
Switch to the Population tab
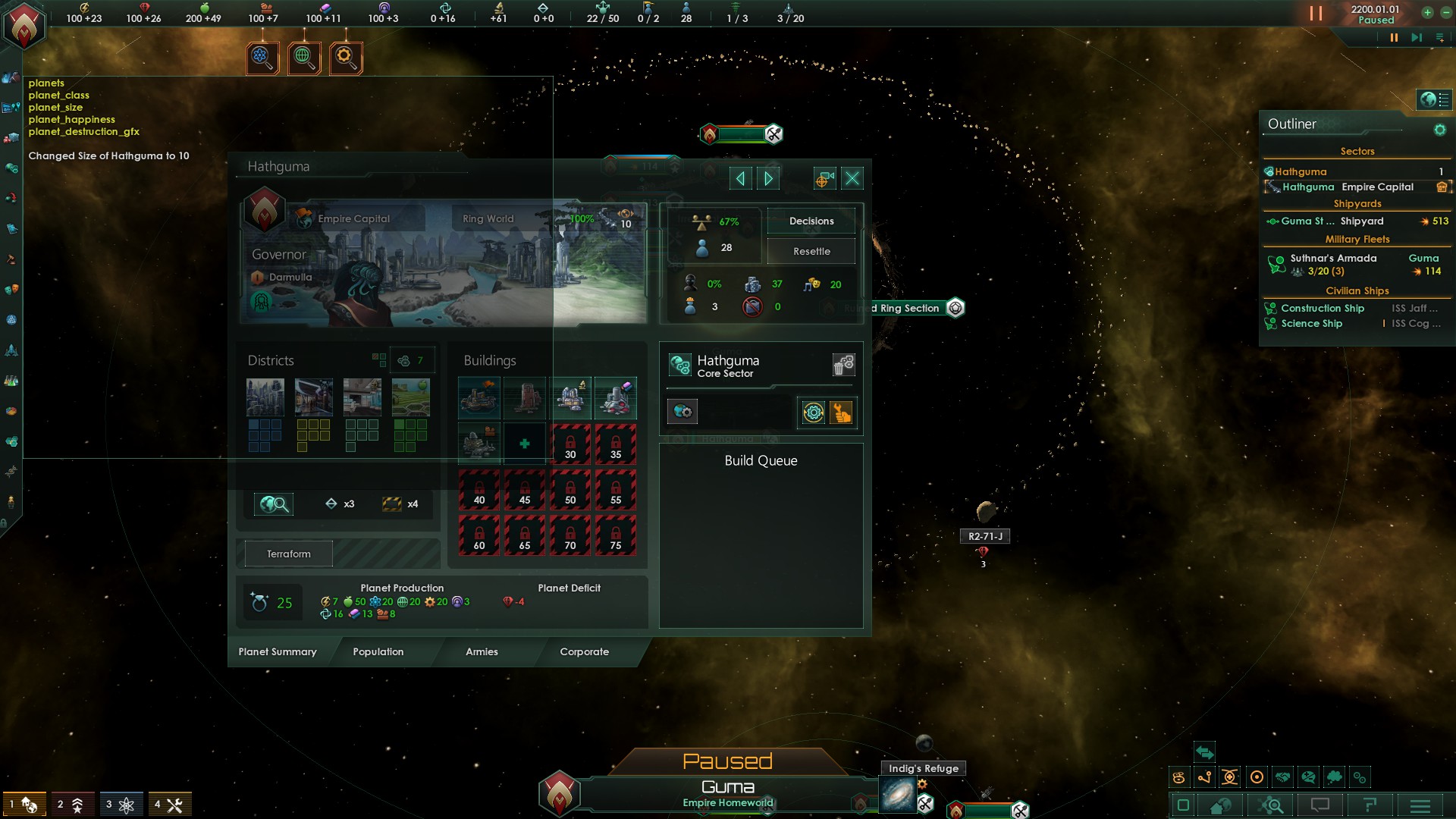coord(378,651)
